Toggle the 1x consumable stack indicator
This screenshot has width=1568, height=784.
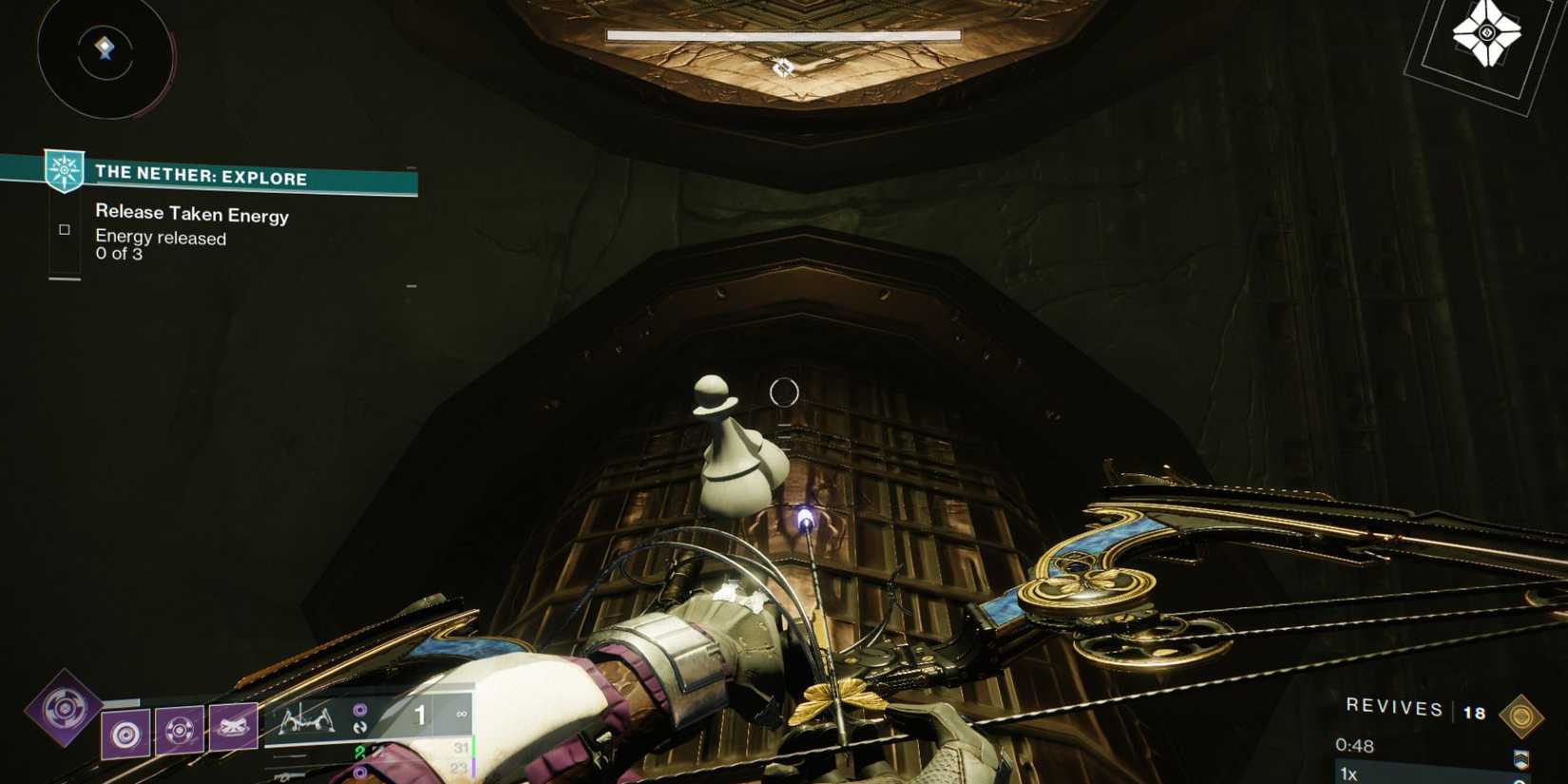[1348, 774]
